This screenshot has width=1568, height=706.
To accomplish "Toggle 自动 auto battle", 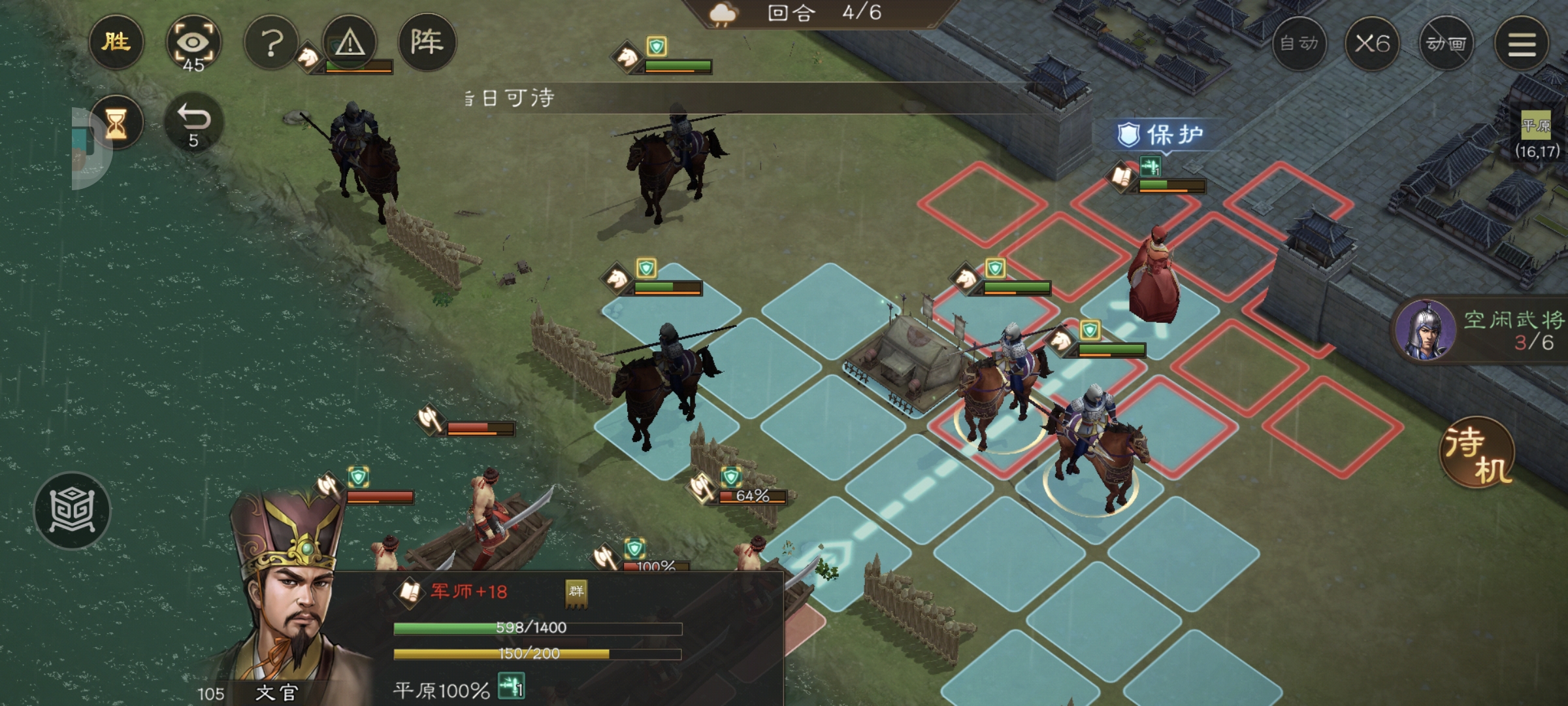I will click(1299, 44).
